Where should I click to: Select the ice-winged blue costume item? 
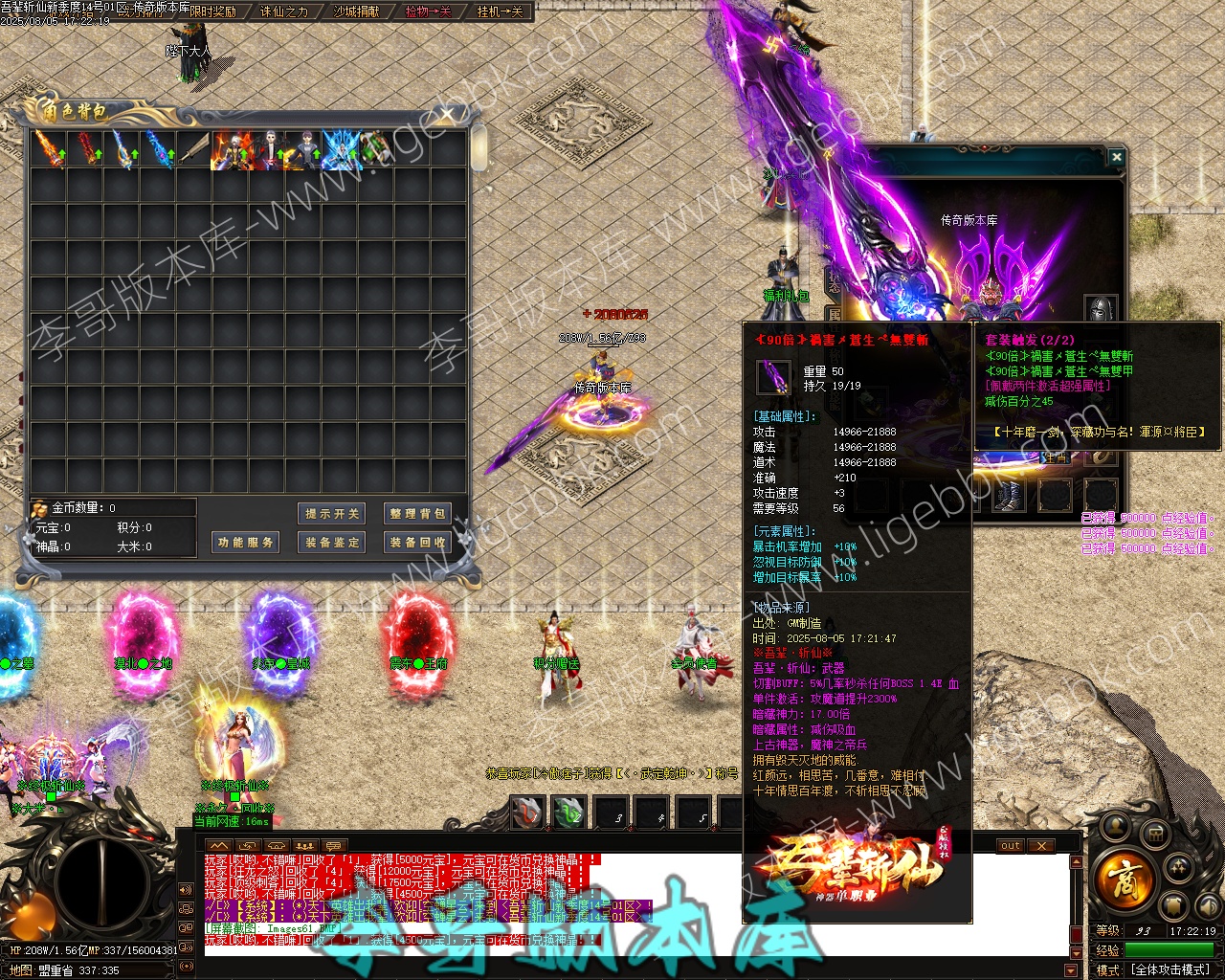(x=341, y=150)
